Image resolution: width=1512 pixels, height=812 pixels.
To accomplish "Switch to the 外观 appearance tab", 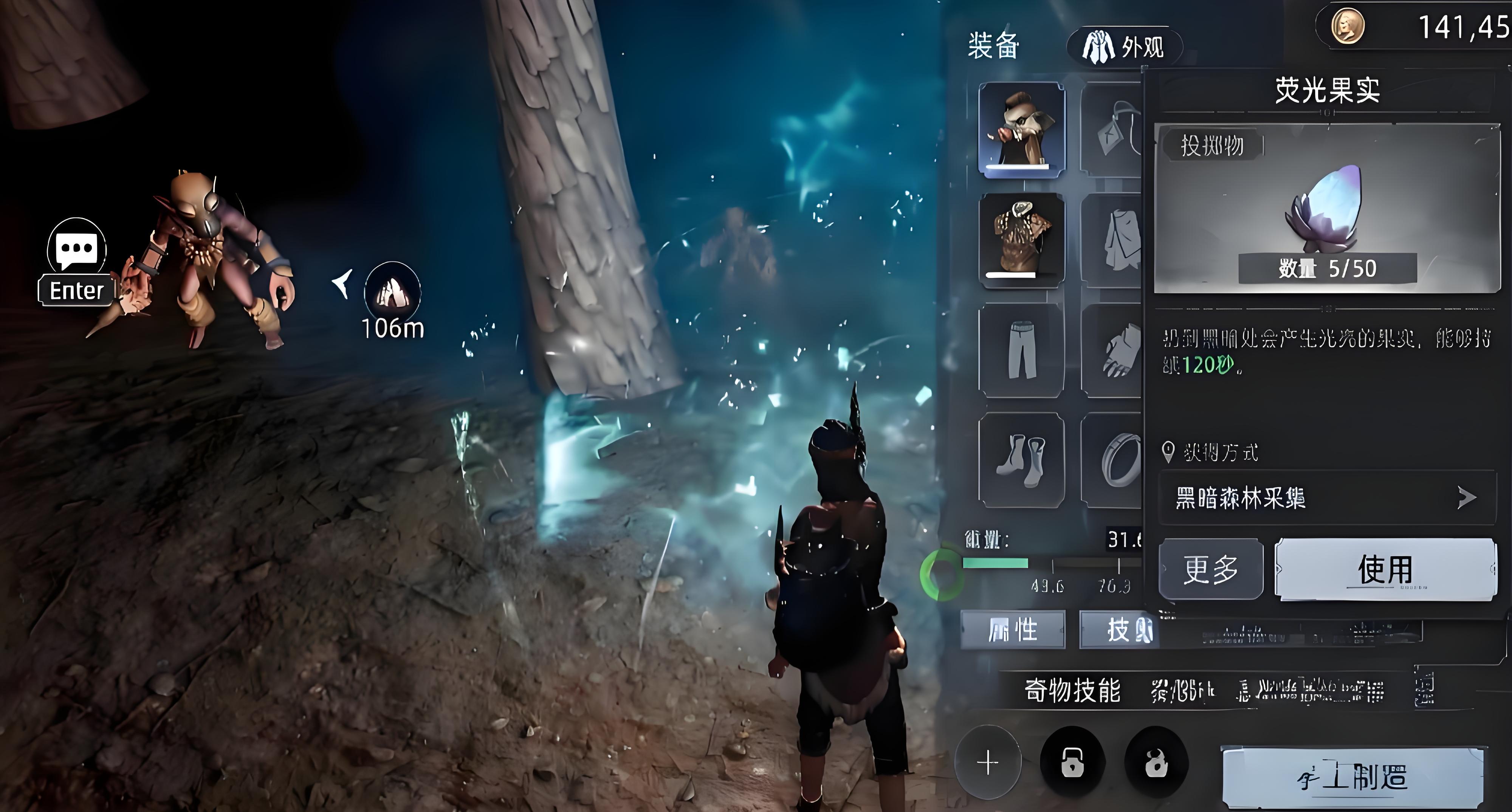I will pos(1124,46).
